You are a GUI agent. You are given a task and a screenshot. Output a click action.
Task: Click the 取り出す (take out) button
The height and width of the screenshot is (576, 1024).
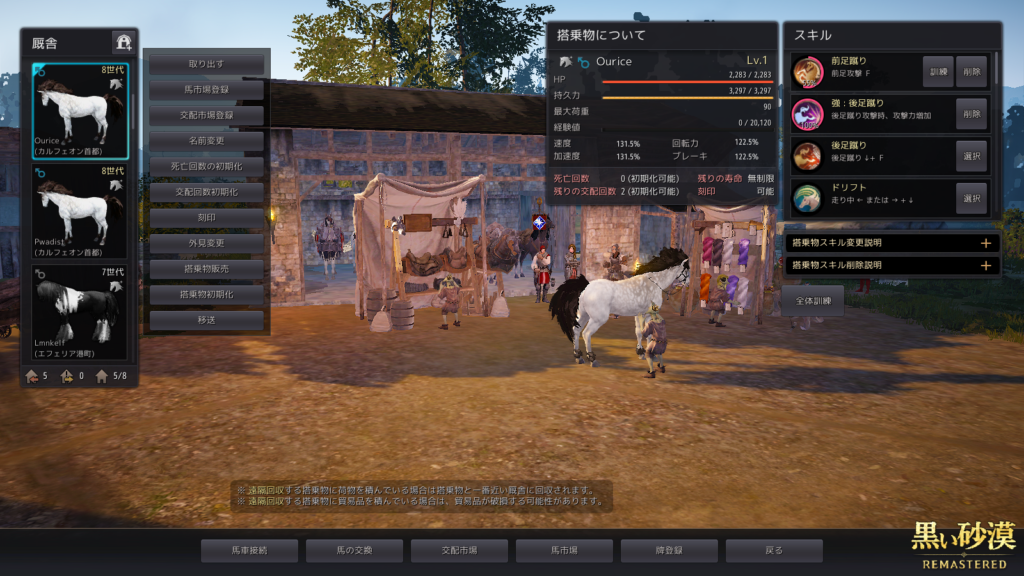(x=207, y=64)
